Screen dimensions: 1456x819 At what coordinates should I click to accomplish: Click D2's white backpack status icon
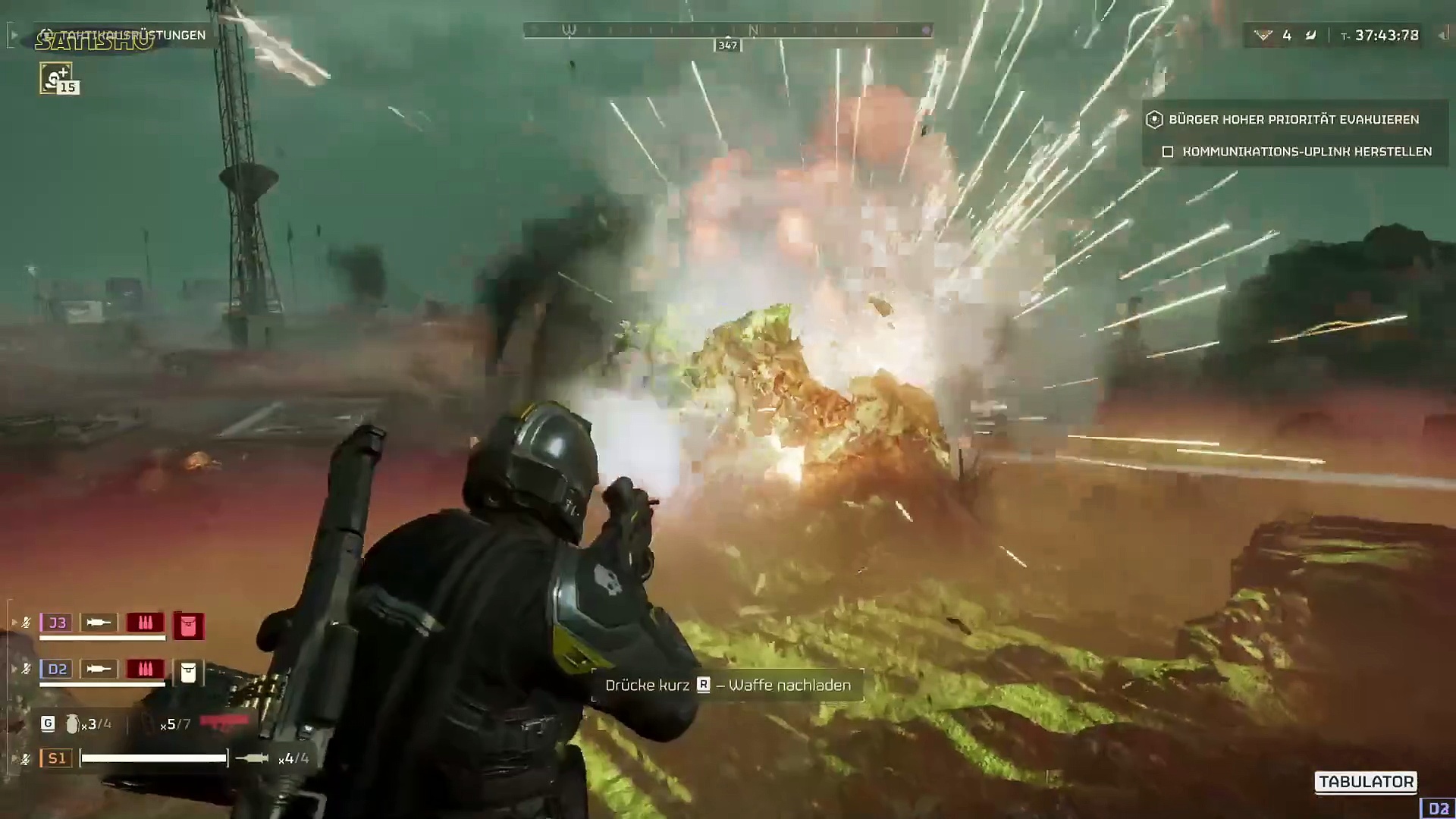tap(188, 672)
